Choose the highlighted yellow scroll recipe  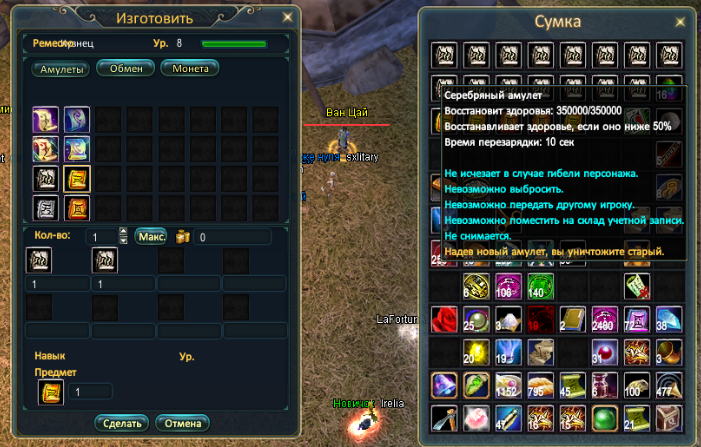[x=77, y=178]
